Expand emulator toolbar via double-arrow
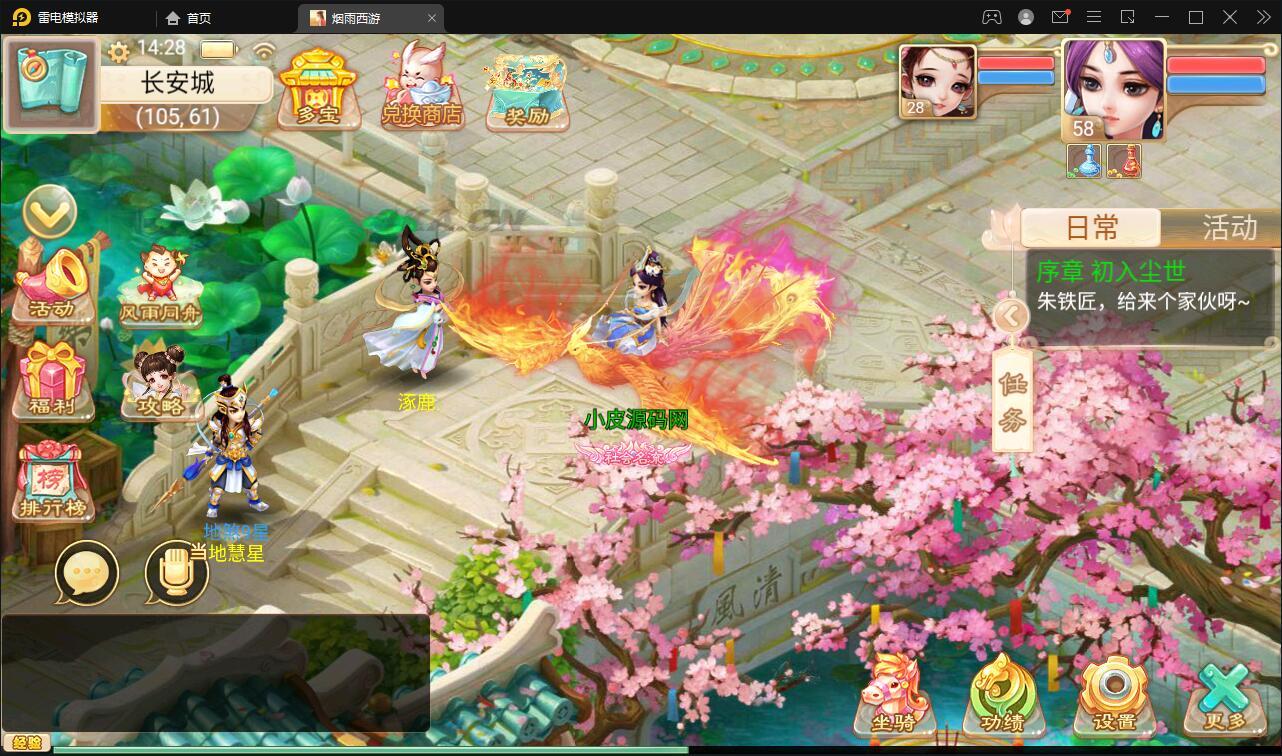The height and width of the screenshot is (756, 1282). (x=1262, y=17)
